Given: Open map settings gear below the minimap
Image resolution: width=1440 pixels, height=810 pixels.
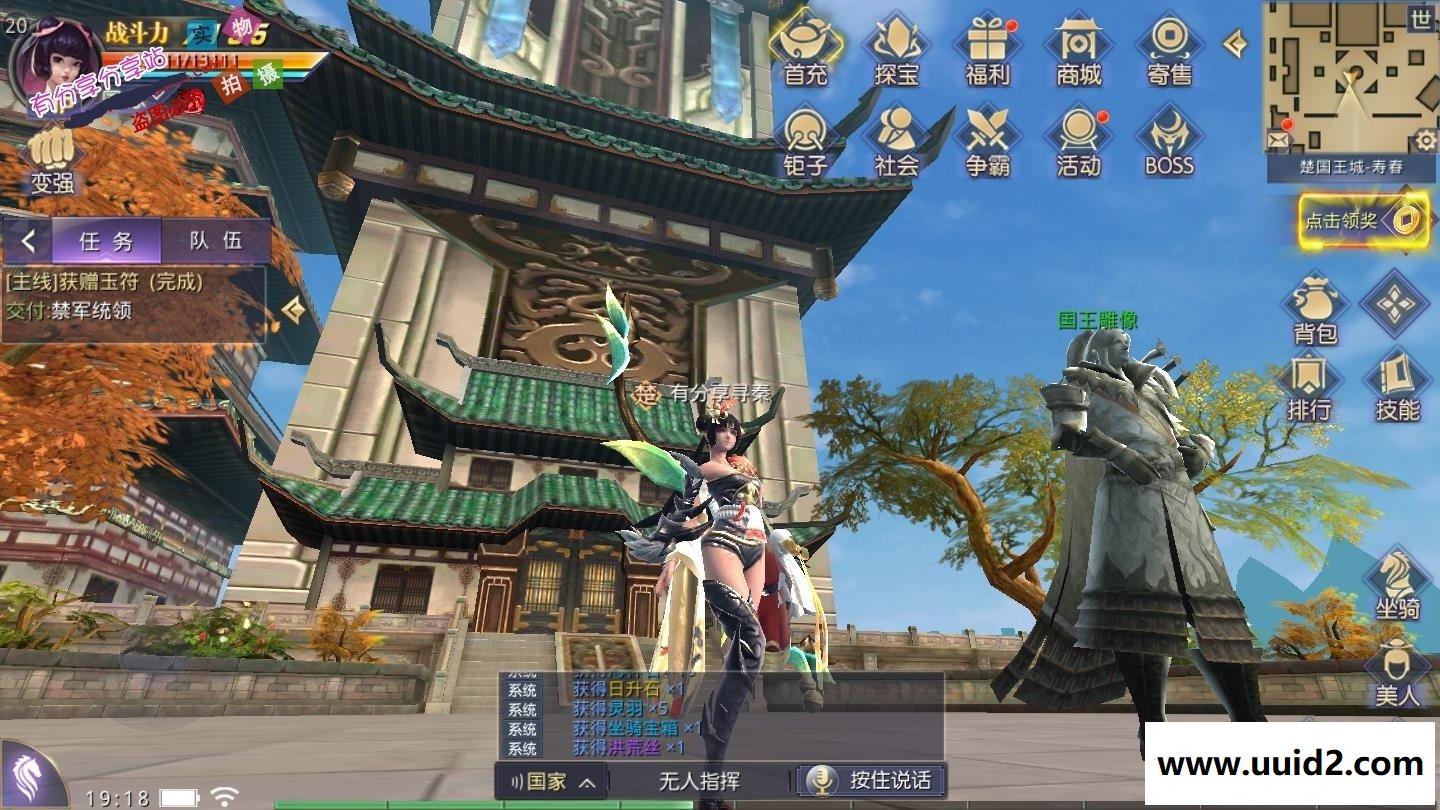Looking at the screenshot, I should [1424, 140].
